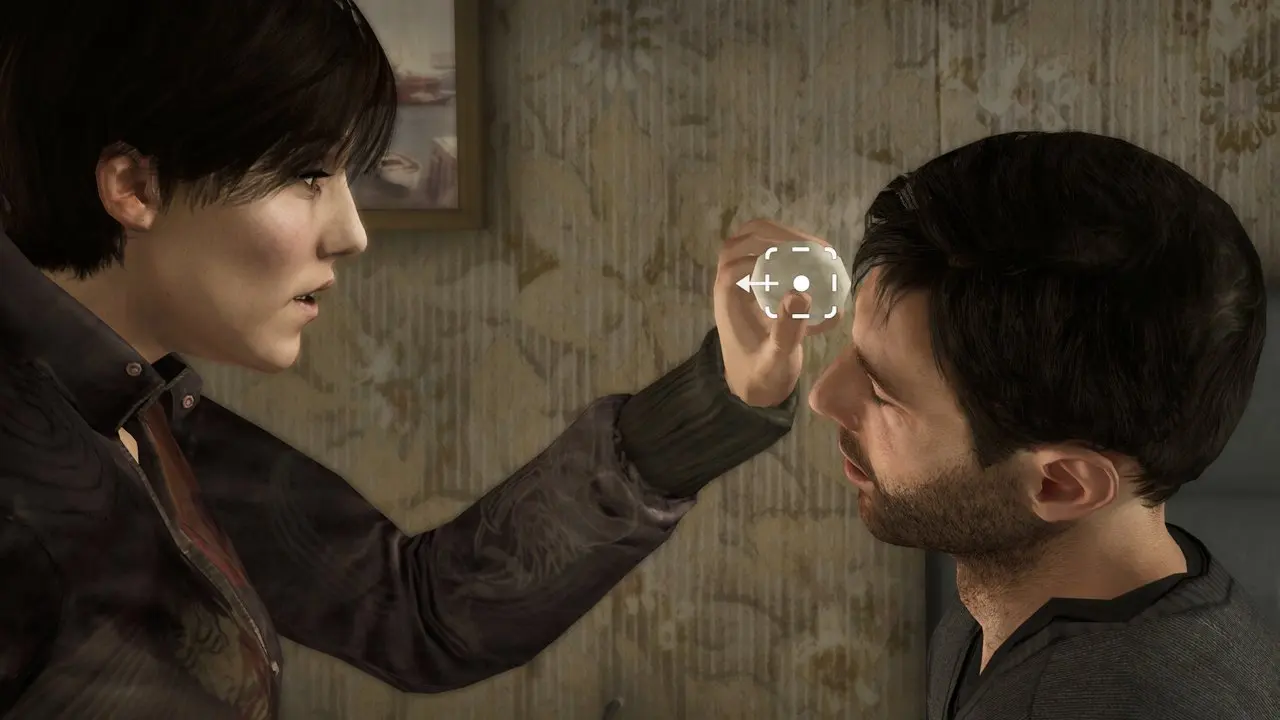Click the right-side bracket of the prompt
The image size is (1280, 720).
pyautogui.click(x=834, y=282)
